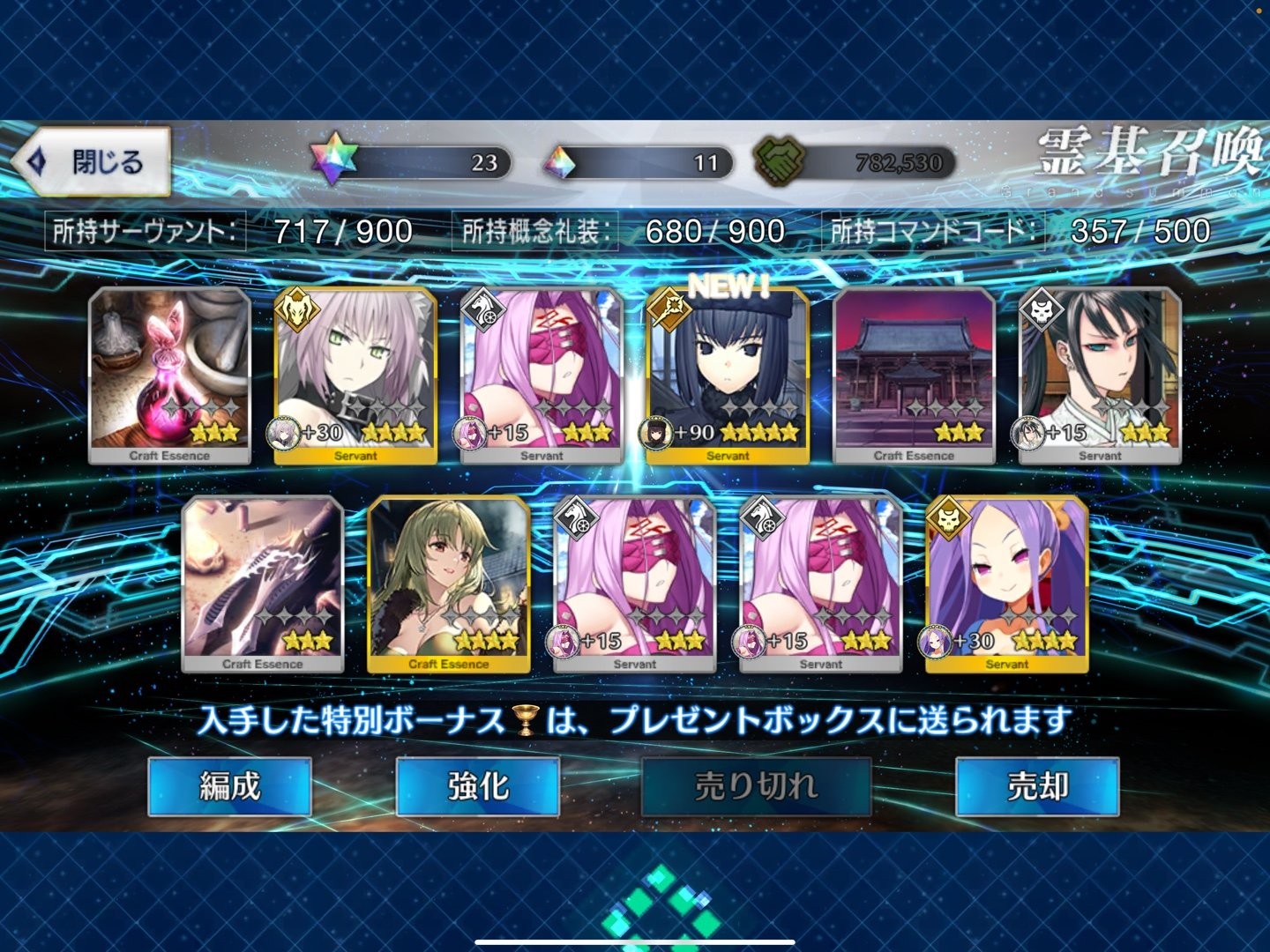1270x952 pixels.
Task: View the mechanical blade Craft Essence card
Action: [263, 584]
